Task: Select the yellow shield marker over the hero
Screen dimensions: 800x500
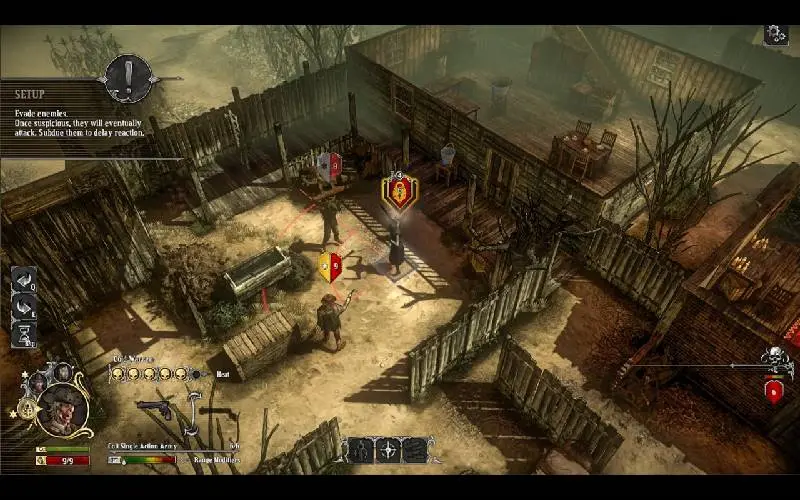Action: tap(330, 267)
